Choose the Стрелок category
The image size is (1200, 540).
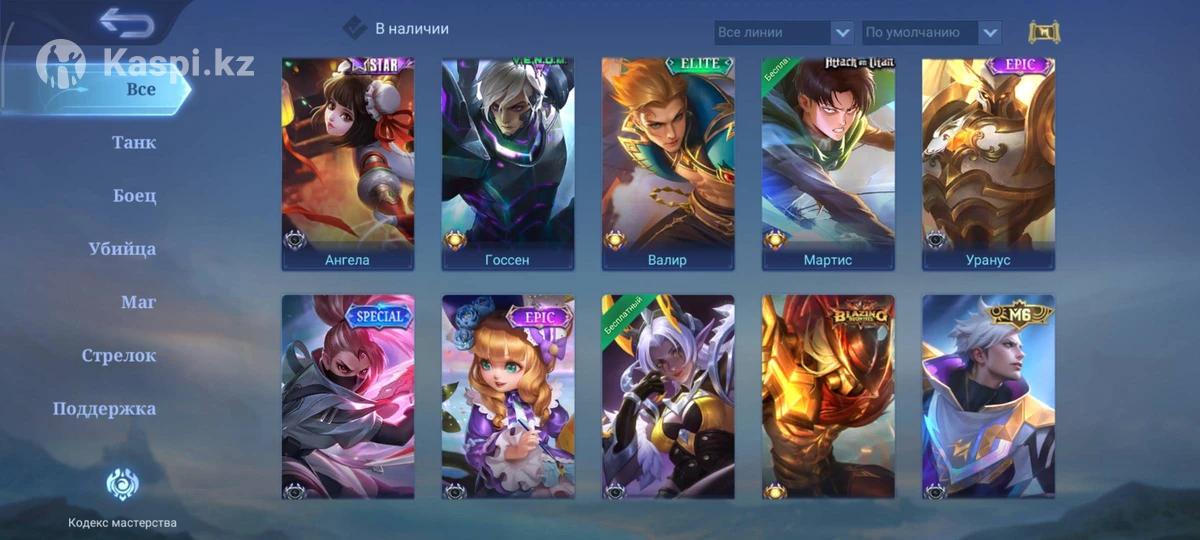coord(119,355)
